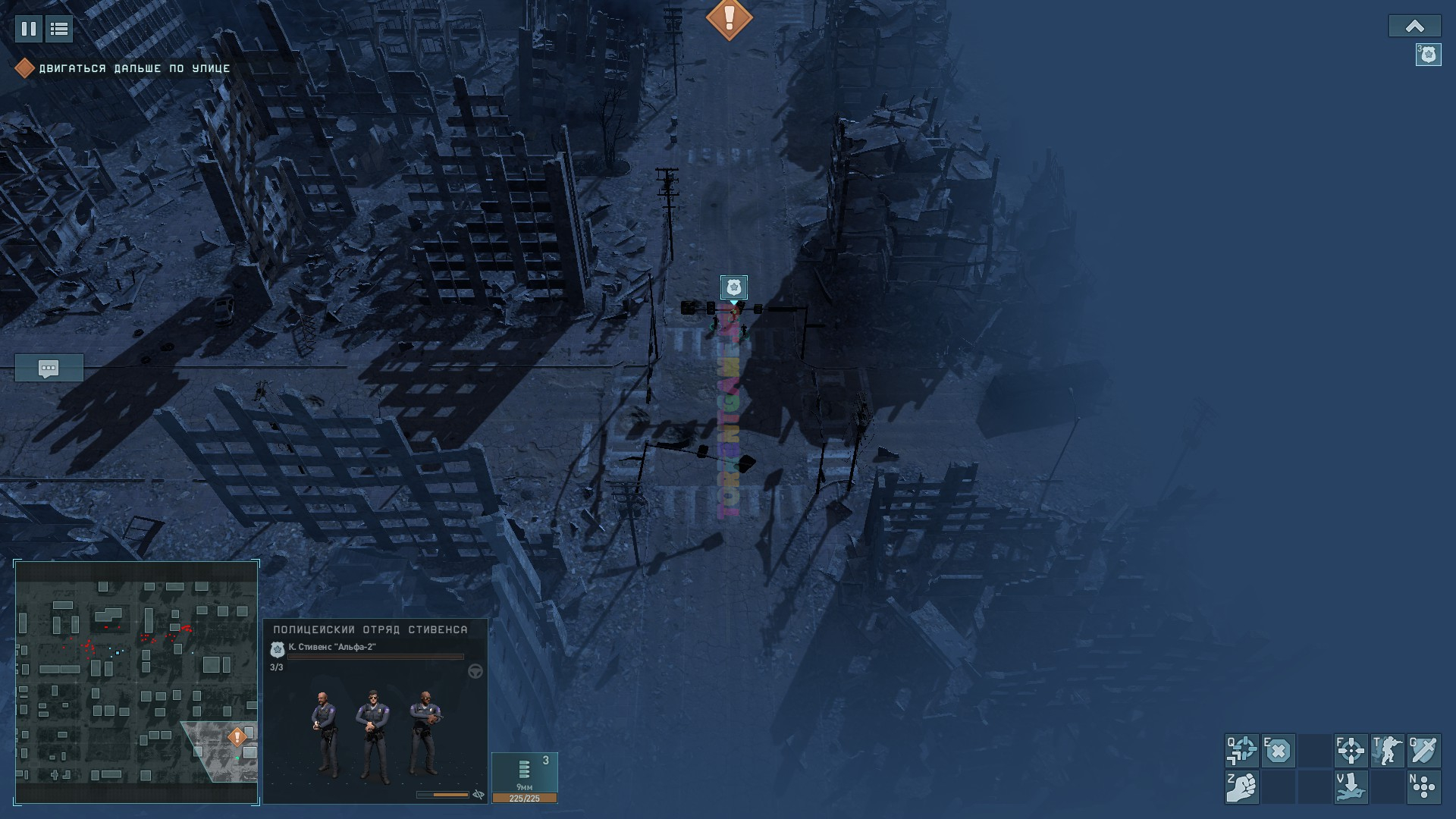Use the fist melee ability
The image size is (1456, 819).
tap(1241, 787)
